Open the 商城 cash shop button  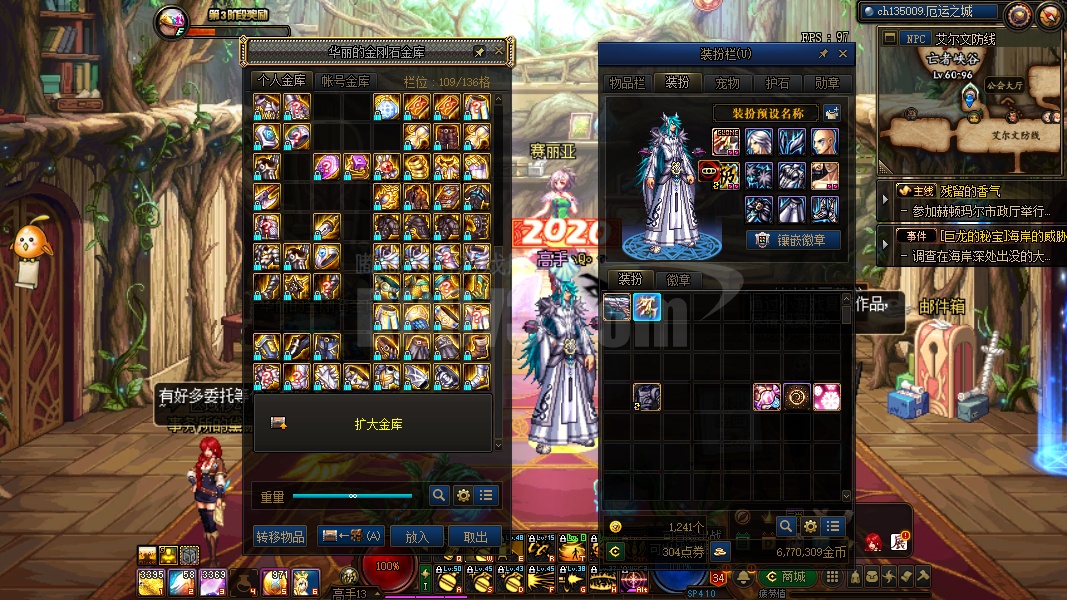785,577
